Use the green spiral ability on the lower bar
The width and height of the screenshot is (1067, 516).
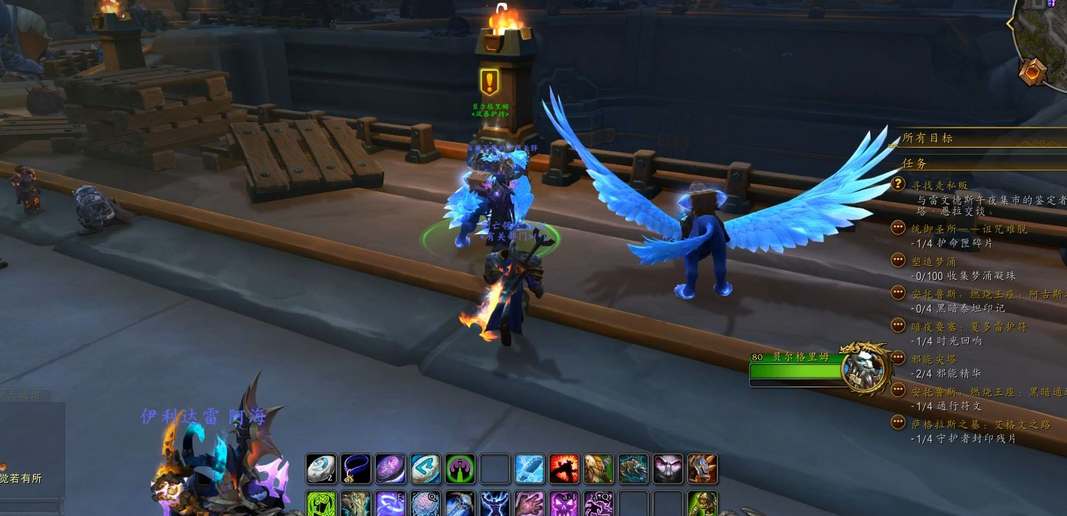pos(321,504)
